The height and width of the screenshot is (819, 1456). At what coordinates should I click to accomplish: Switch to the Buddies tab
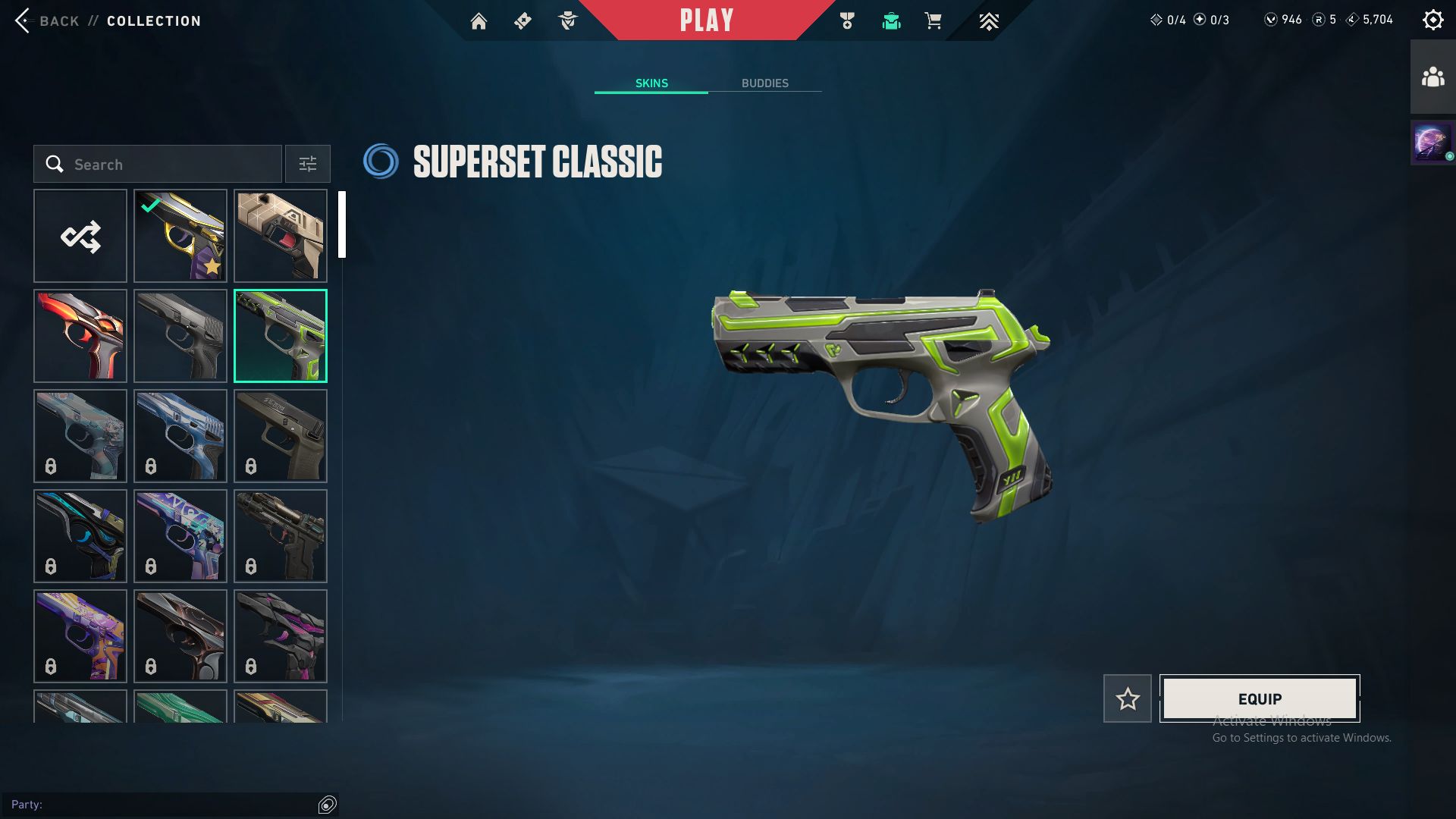click(764, 83)
